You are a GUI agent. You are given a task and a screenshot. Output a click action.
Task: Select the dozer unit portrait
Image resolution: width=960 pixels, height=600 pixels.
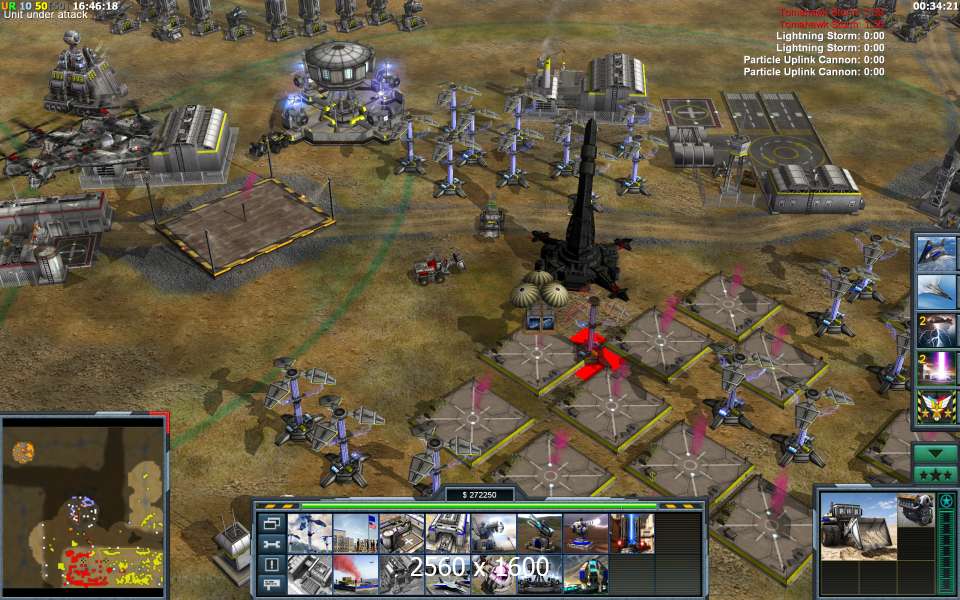click(x=858, y=525)
